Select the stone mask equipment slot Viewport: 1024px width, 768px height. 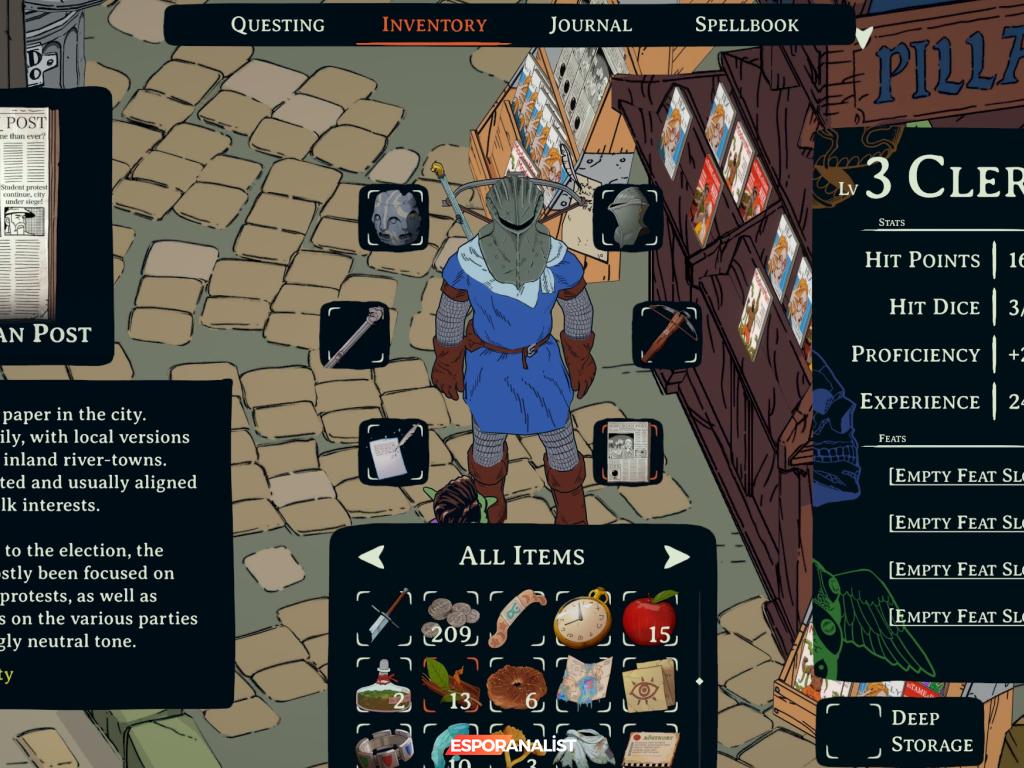[x=393, y=217]
